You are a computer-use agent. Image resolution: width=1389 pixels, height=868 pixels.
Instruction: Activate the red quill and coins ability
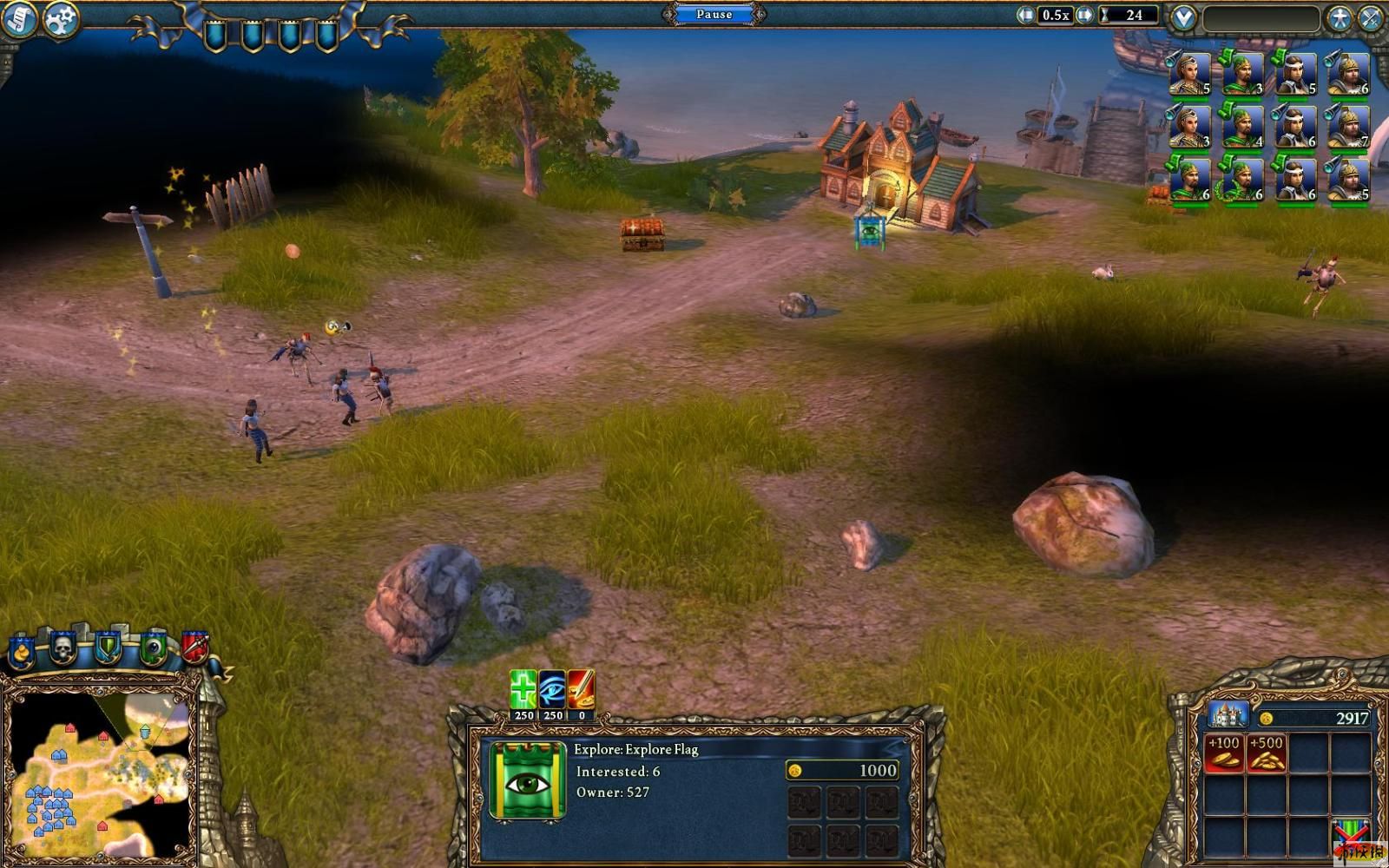(x=581, y=690)
